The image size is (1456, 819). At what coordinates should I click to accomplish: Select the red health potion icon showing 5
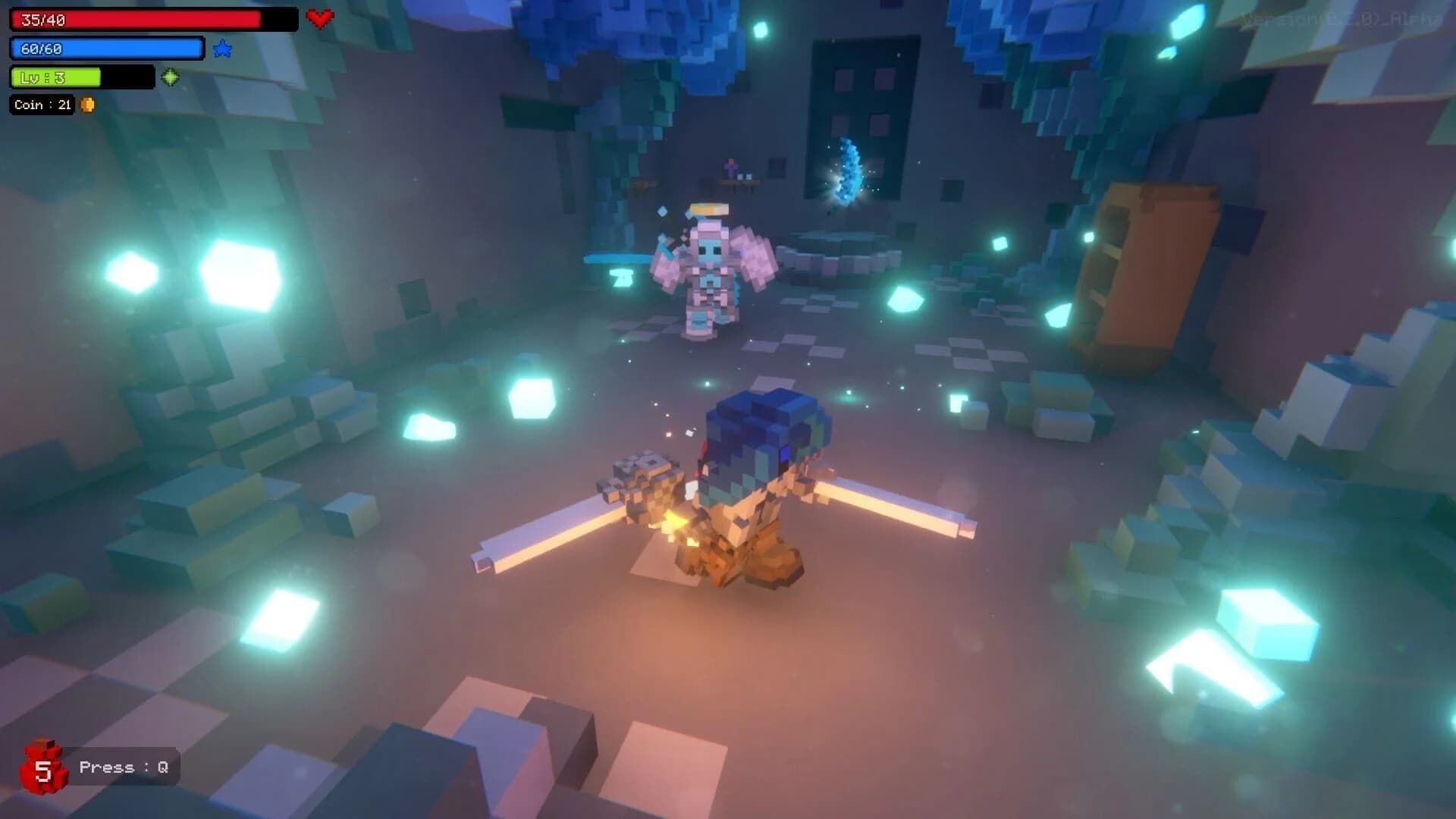click(x=44, y=765)
